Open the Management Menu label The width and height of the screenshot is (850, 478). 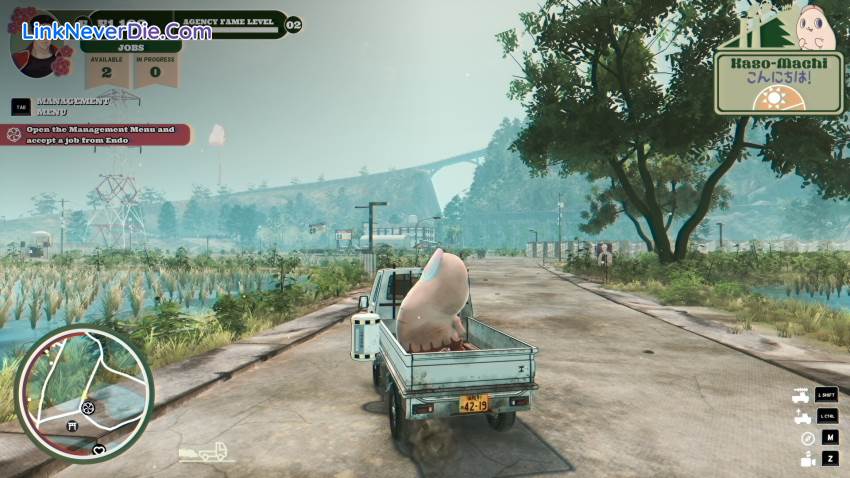coord(71,105)
